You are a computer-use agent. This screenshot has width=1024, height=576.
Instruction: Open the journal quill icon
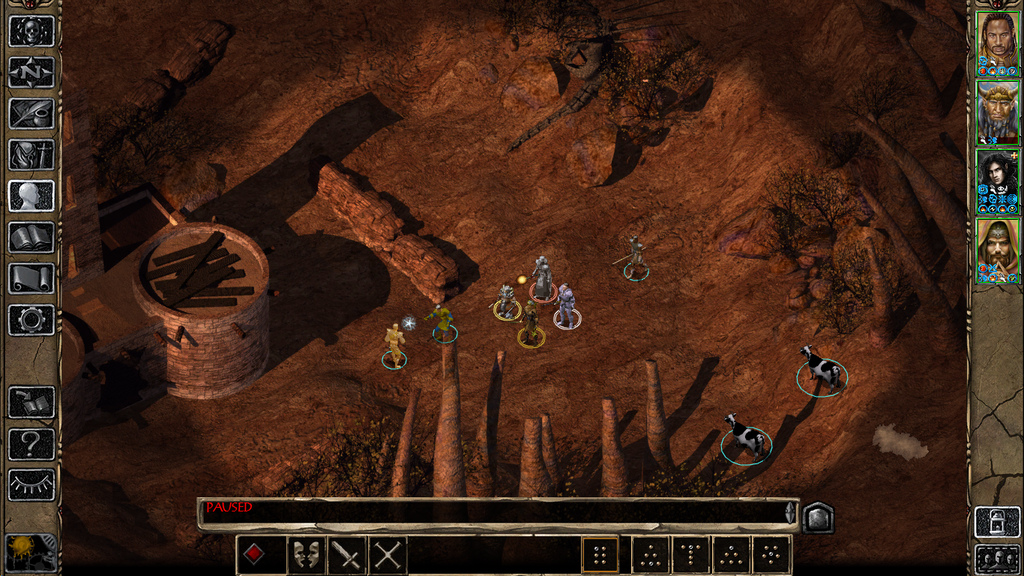pyautogui.click(x=31, y=113)
